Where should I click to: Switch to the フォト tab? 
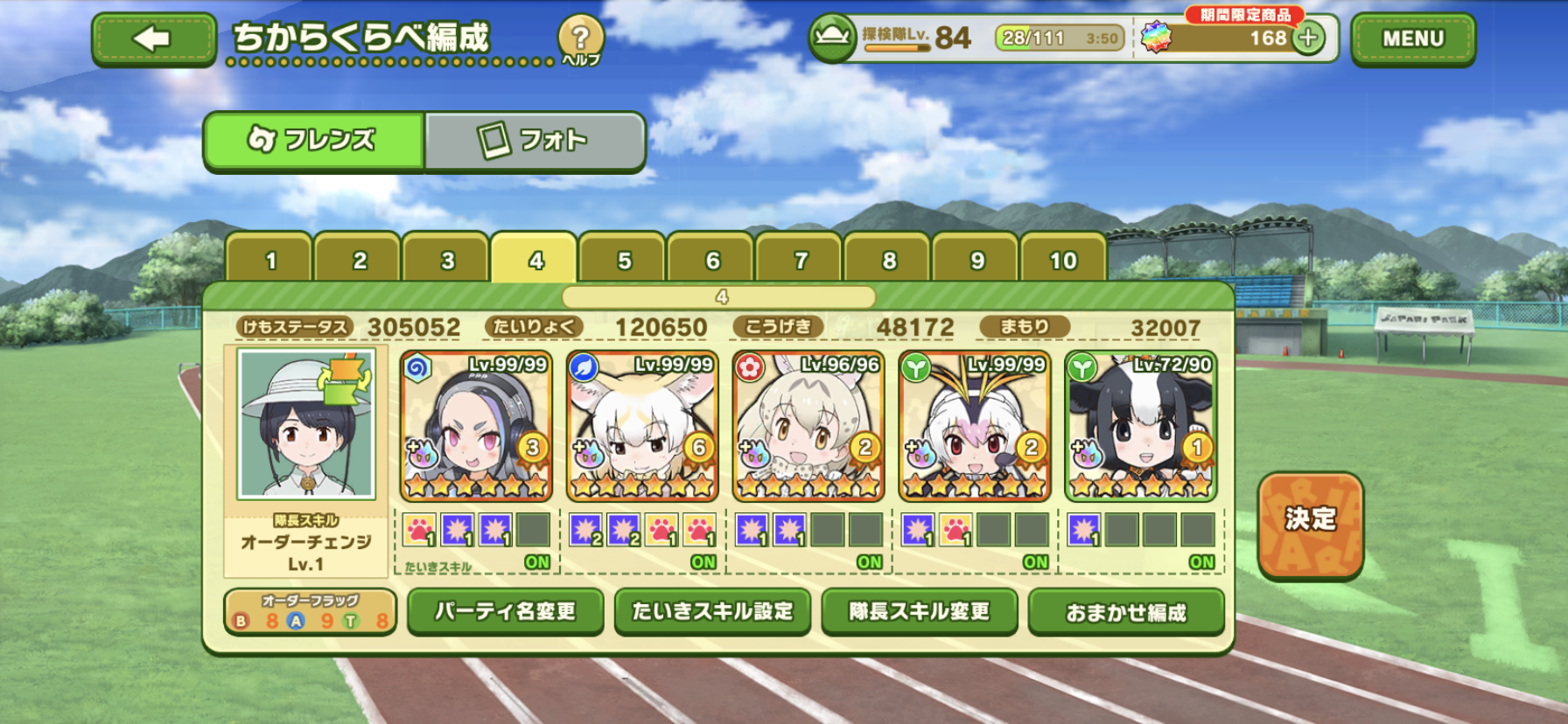point(534,140)
